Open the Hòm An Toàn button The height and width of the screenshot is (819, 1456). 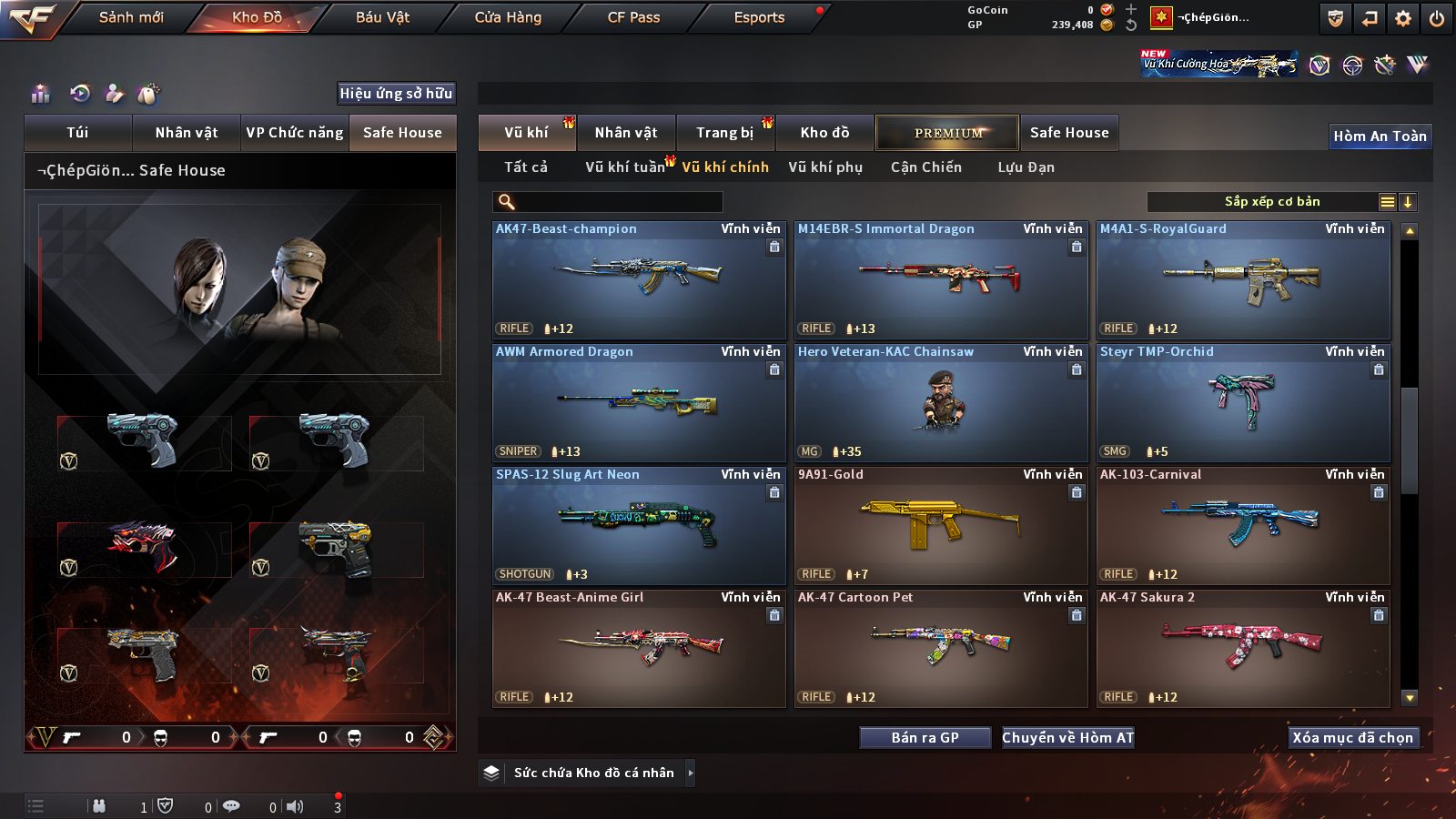point(1380,136)
